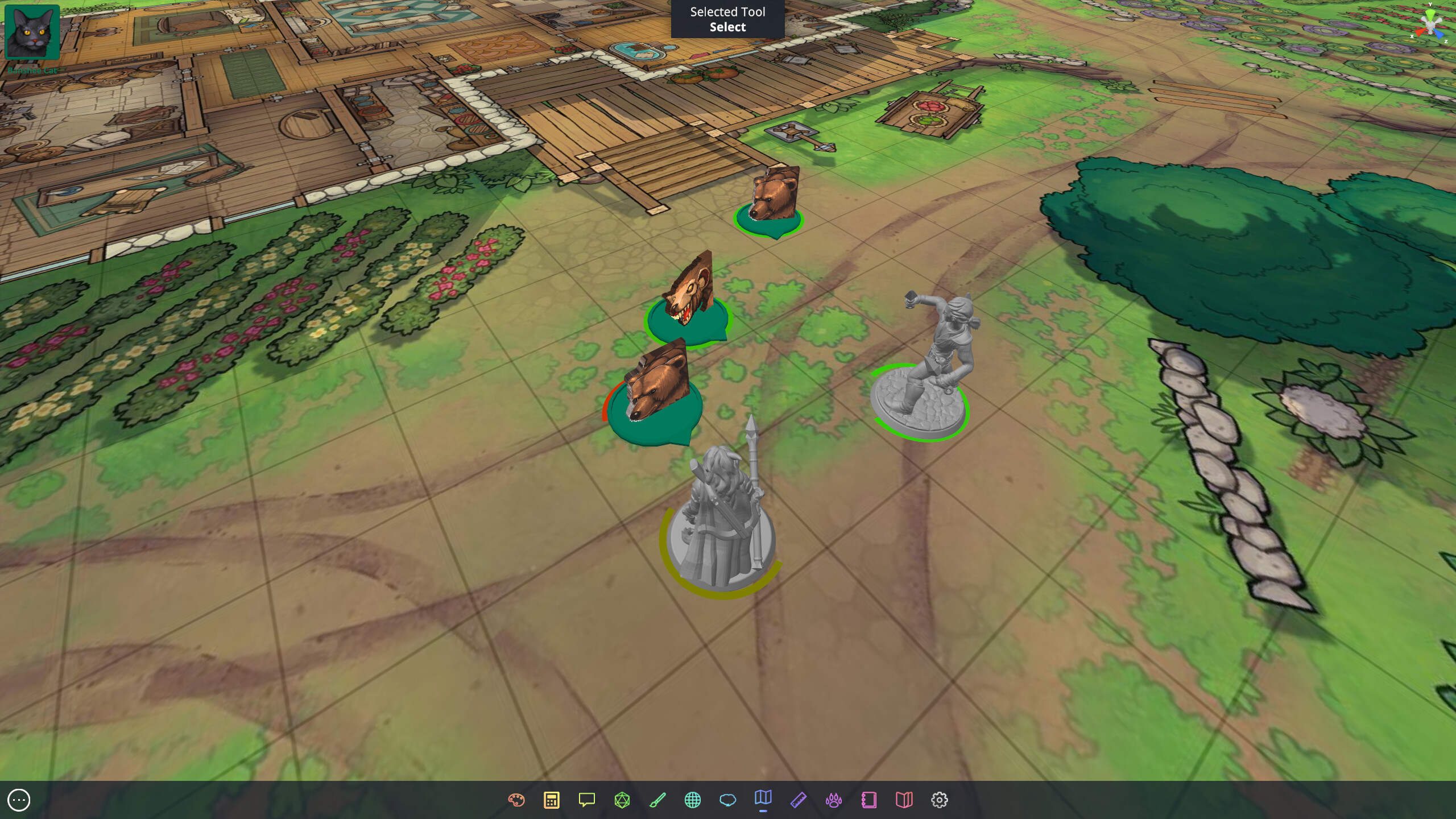Open the settings gear menu
The width and height of the screenshot is (1456, 819).
pos(940,799)
